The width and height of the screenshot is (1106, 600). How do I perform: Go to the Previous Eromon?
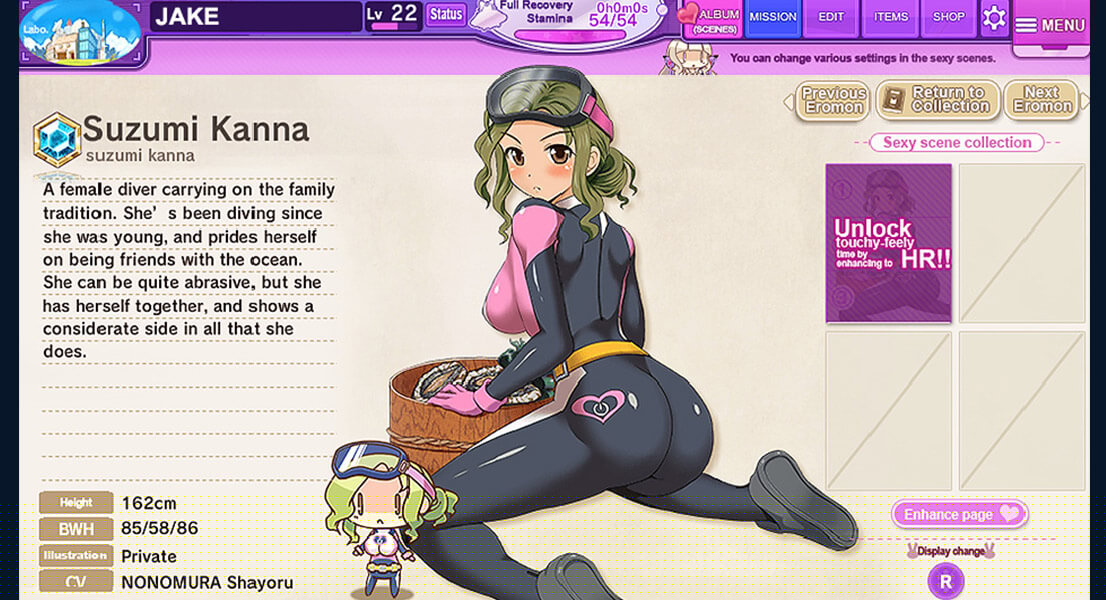[833, 100]
